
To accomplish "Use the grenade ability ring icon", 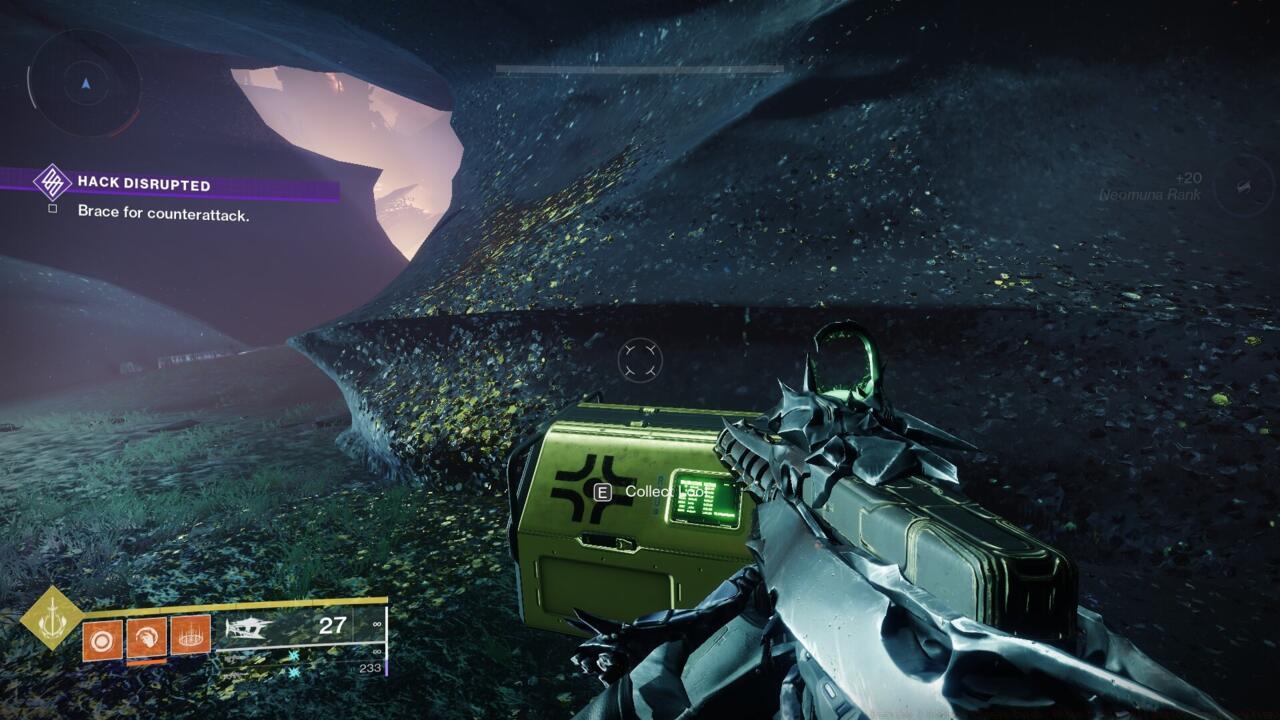I will coord(102,640).
